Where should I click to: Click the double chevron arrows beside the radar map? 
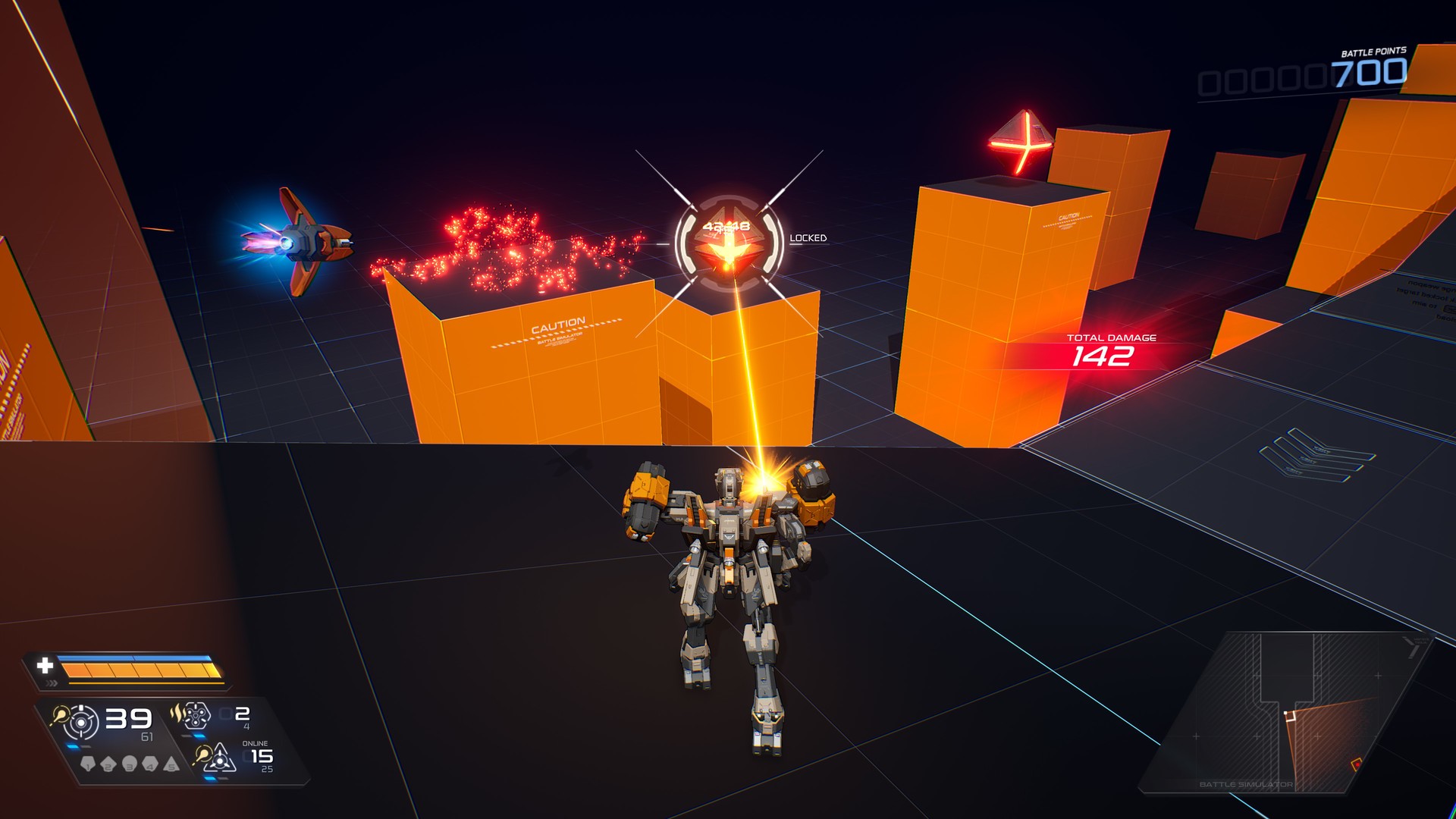[1410, 647]
